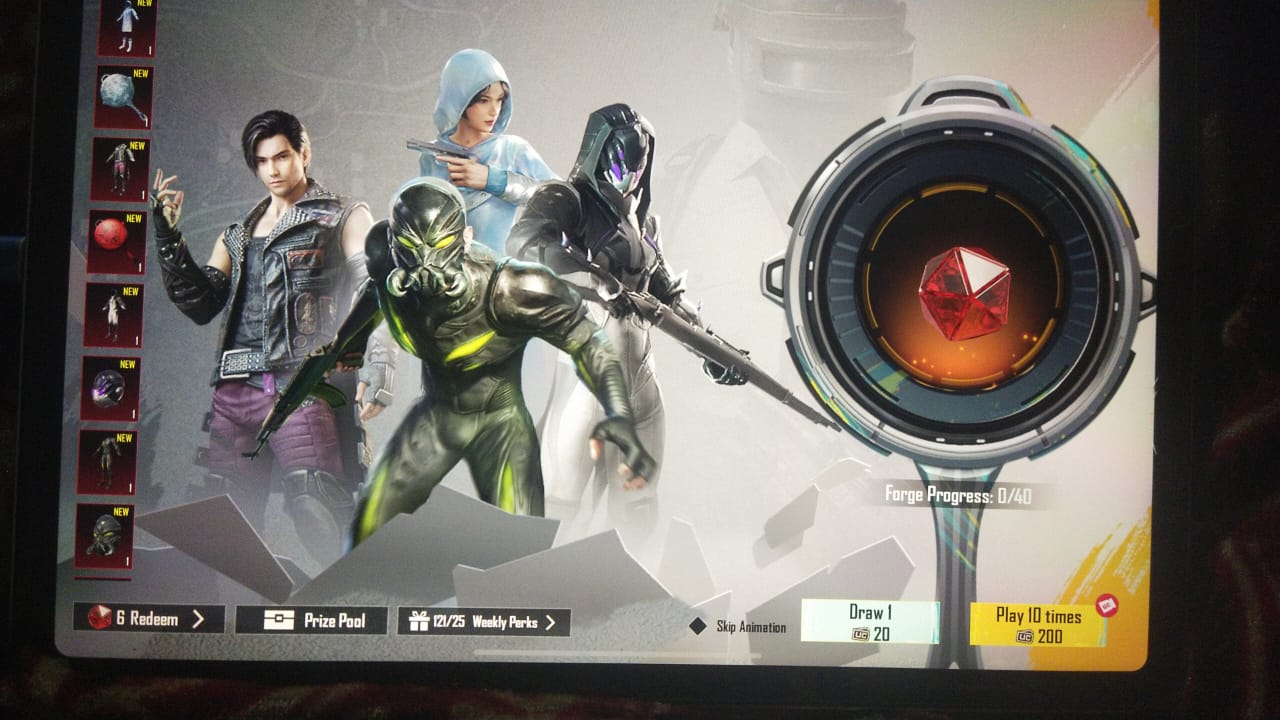1280x720 pixels.
Task: Open the Redeem shop
Action: pos(148,618)
